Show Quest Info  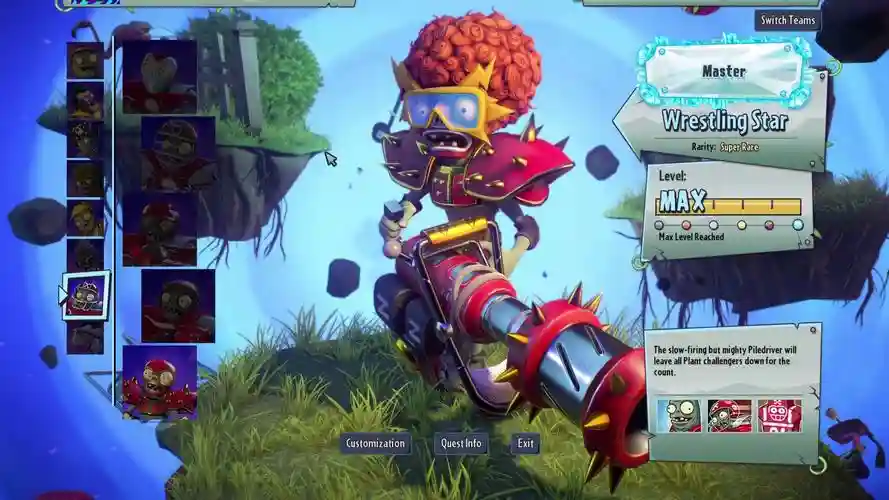pyautogui.click(x=460, y=443)
